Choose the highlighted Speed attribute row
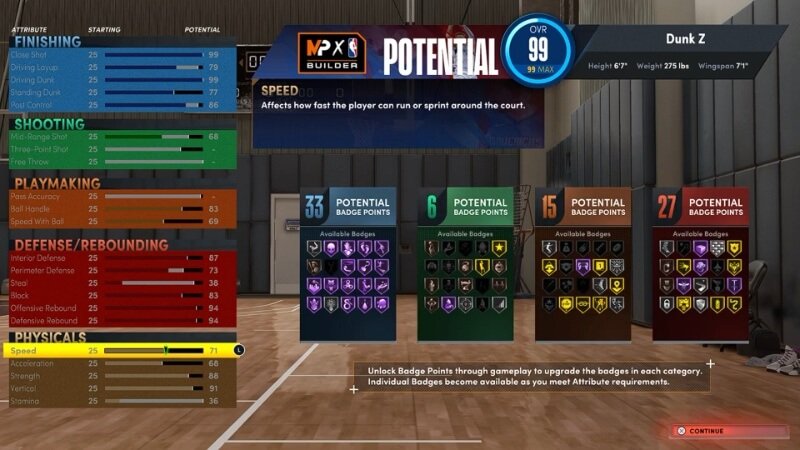800x450 pixels. (x=120, y=351)
